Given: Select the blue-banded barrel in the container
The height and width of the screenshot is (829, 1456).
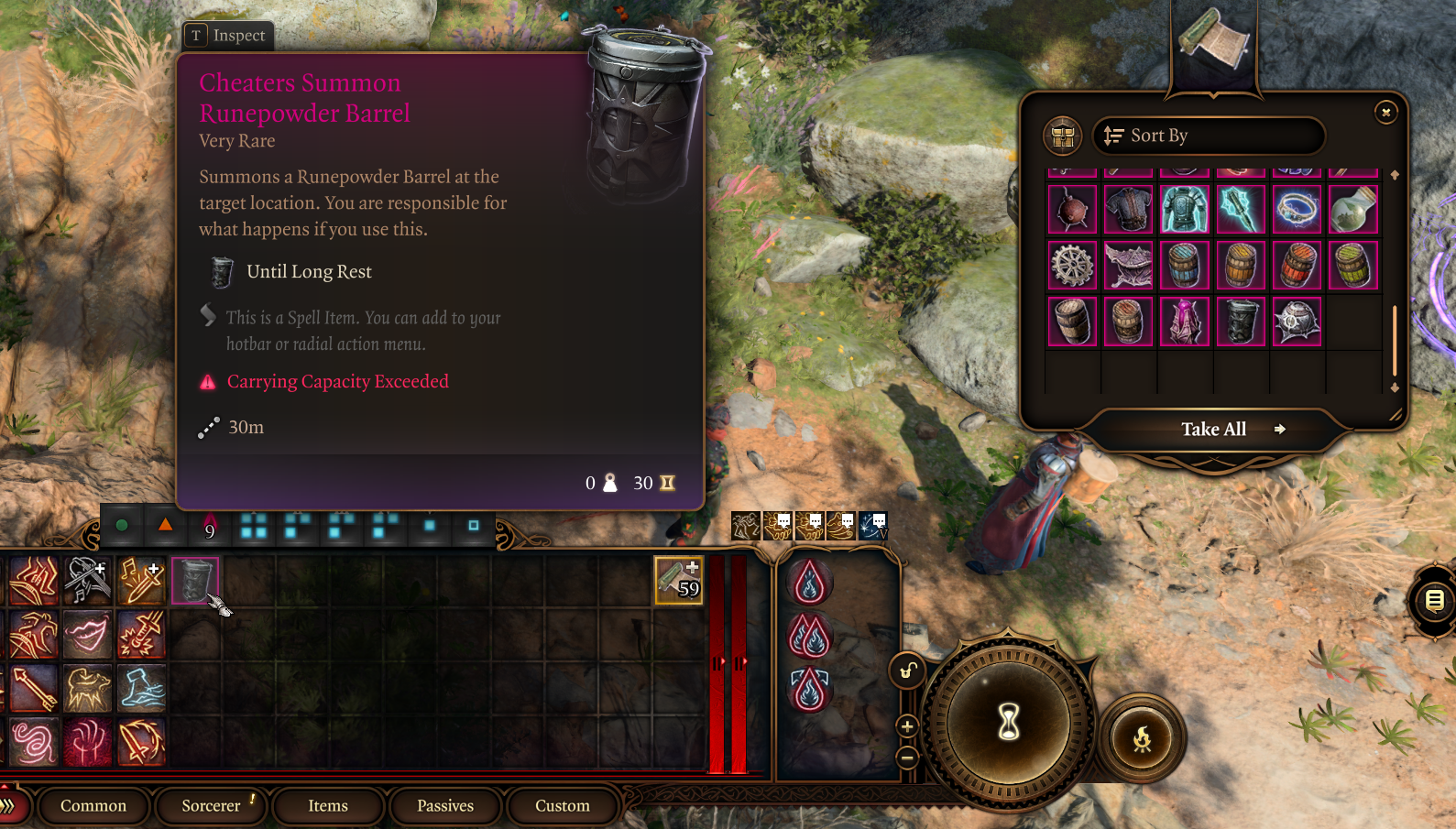Looking at the screenshot, I should pos(1184,265).
